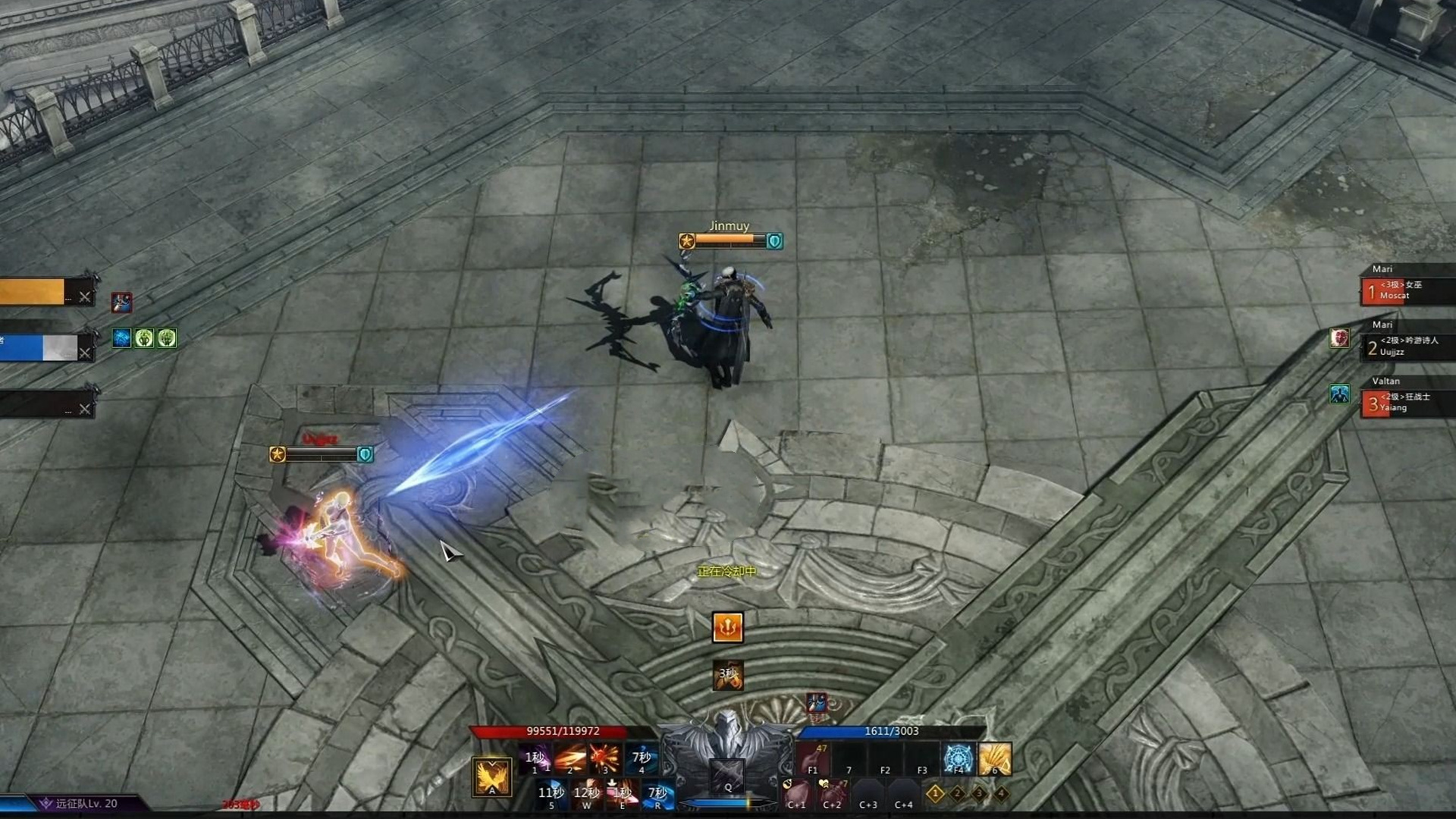This screenshot has height=819, width=1456.
Task: Toggle the red PvP icon near the orange bar
Action: tap(121, 303)
